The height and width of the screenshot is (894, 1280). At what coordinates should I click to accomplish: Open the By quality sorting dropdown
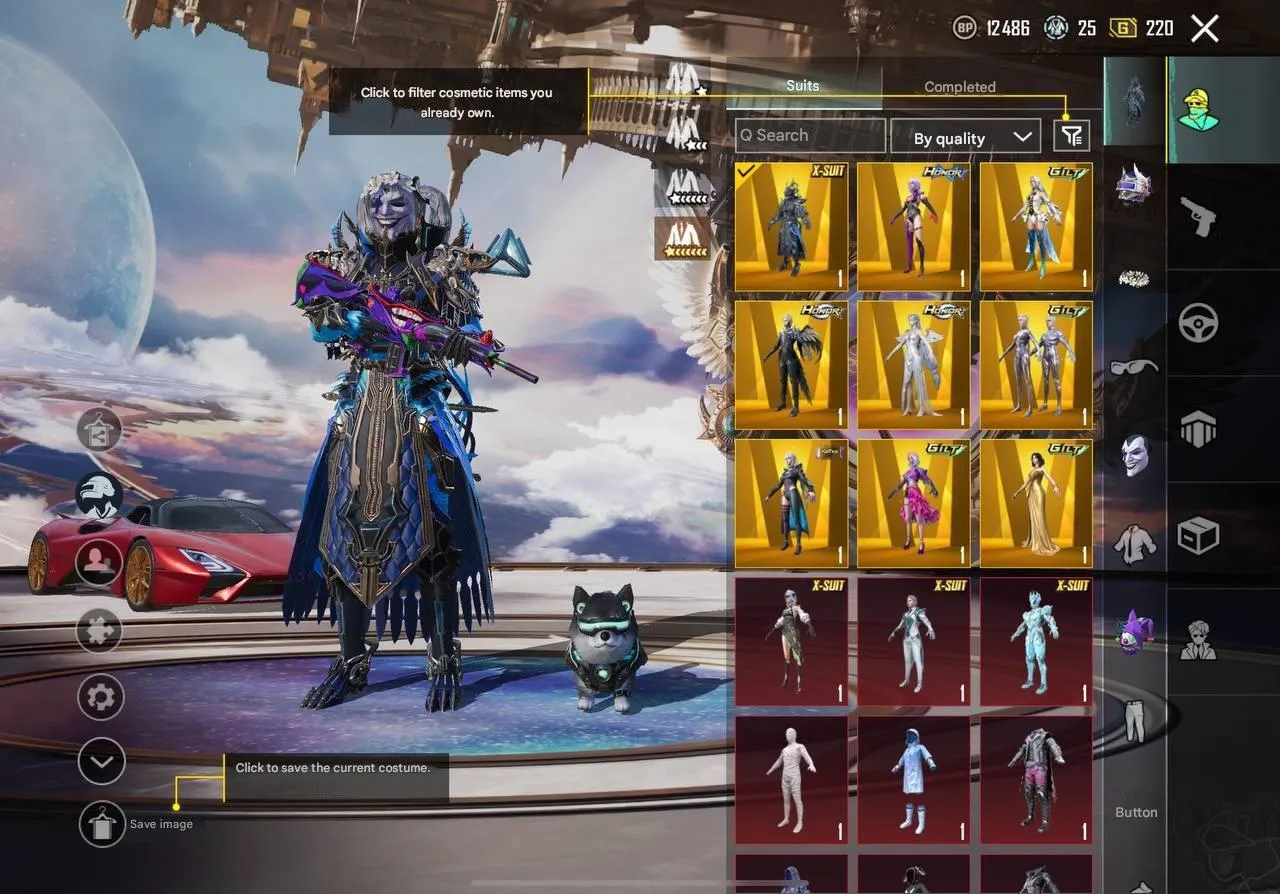point(965,137)
